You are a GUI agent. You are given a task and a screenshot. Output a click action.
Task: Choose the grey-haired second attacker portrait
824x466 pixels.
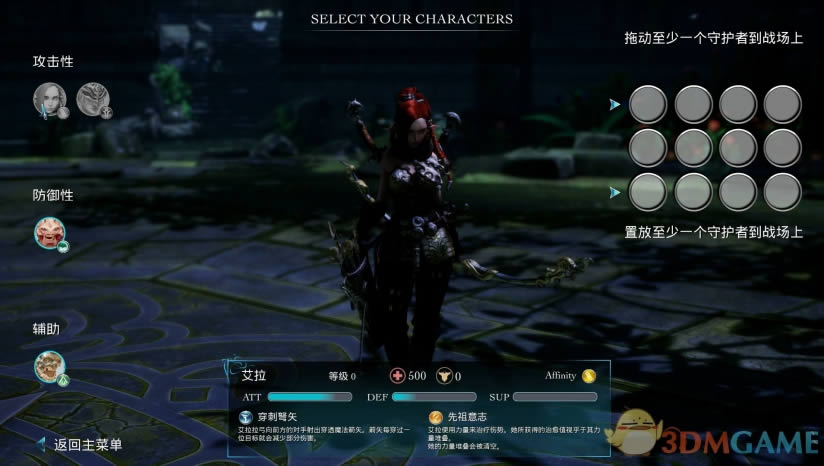92,98
